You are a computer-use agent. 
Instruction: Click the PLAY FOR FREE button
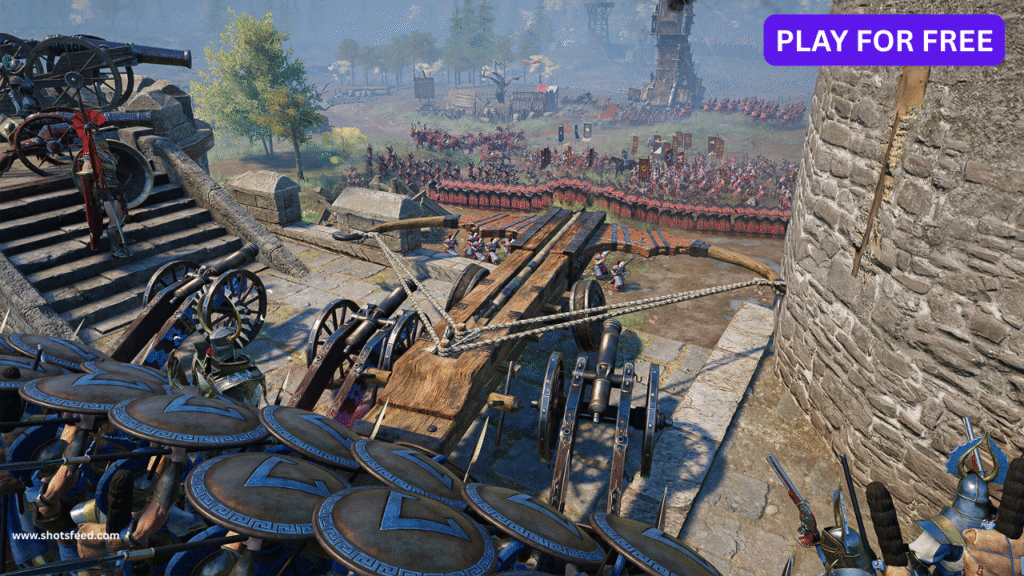click(884, 40)
